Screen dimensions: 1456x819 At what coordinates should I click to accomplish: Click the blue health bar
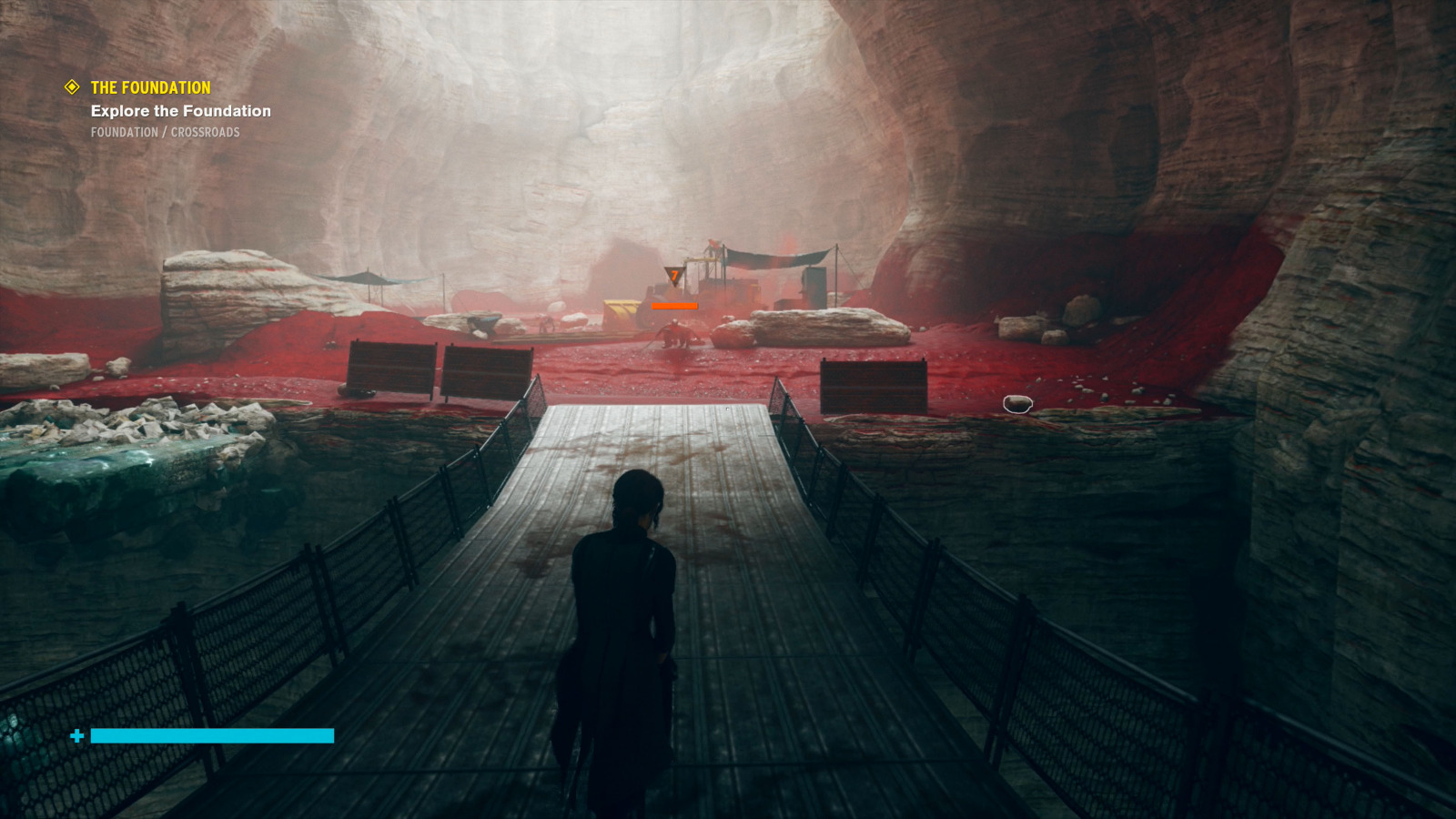point(209,733)
